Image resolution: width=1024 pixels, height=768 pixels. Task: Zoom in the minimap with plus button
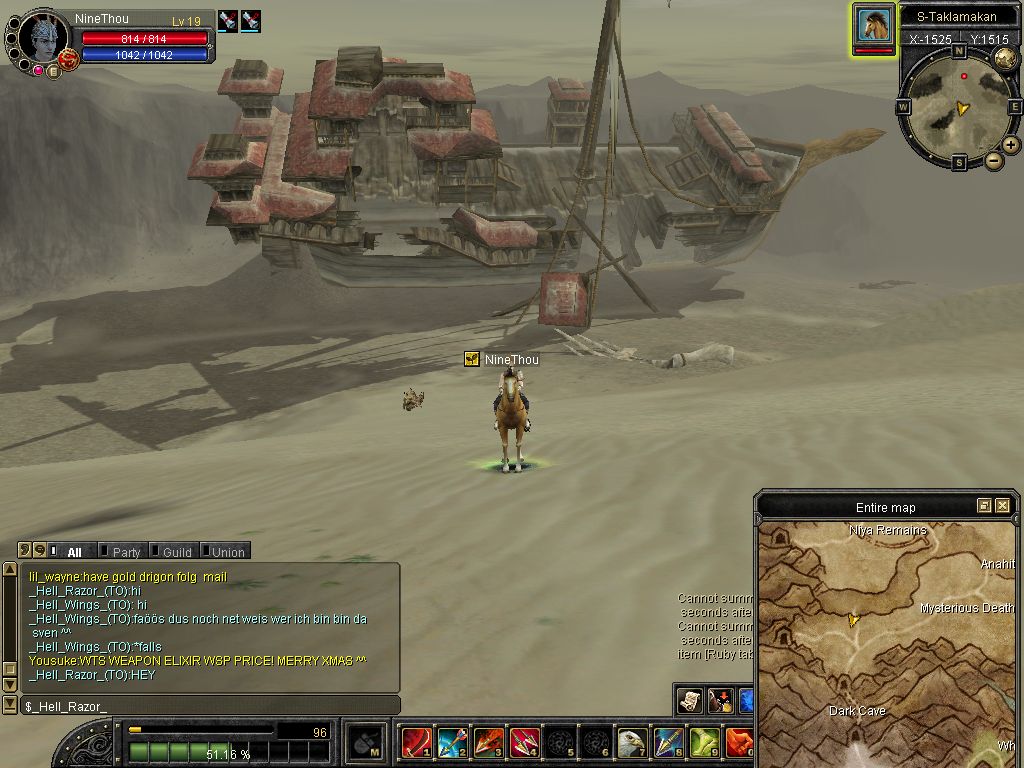click(1011, 145)
